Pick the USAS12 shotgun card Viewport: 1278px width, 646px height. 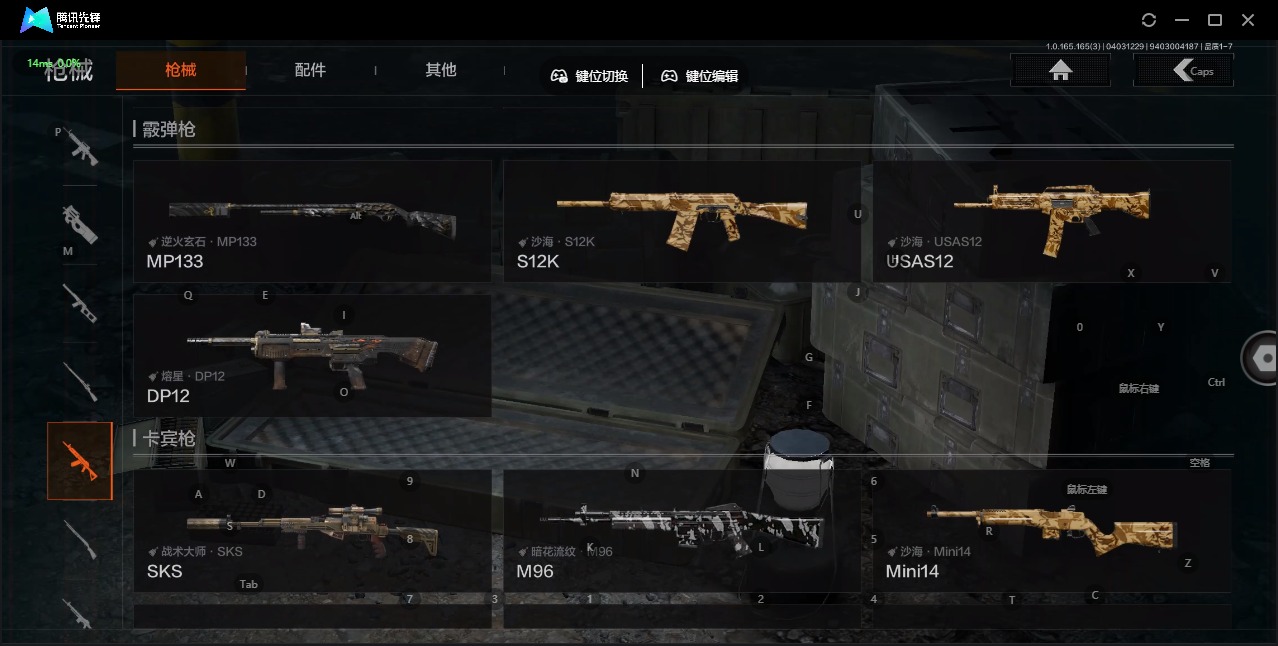[1051, 220]
